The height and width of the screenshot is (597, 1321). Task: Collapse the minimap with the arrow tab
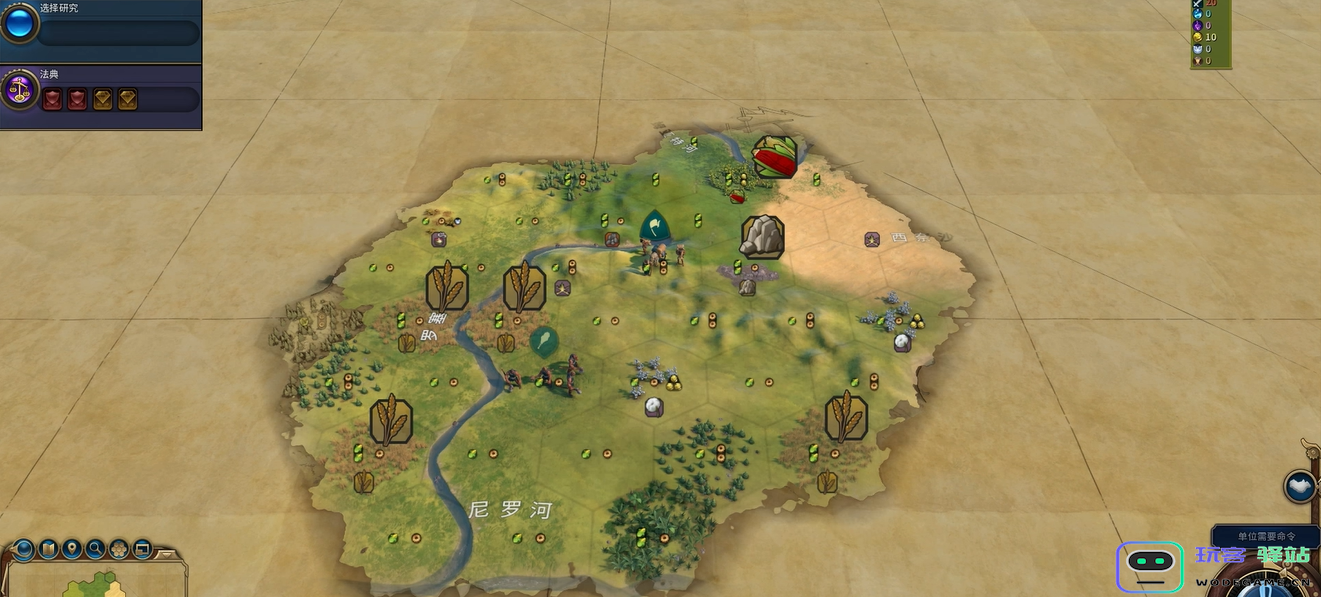click(x=168, y=552)
